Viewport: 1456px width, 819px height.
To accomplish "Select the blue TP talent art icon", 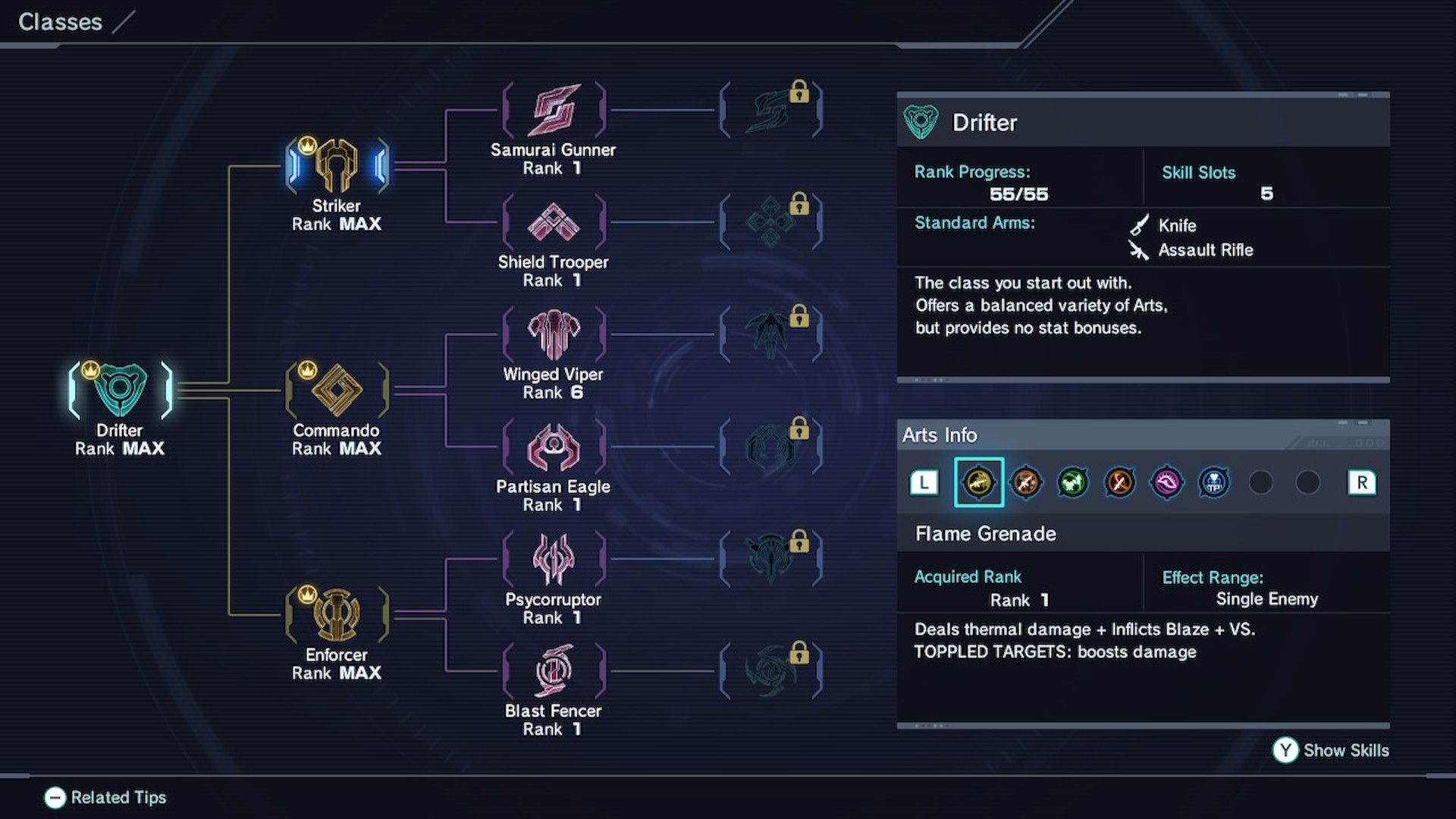I will pos(1214,482).
